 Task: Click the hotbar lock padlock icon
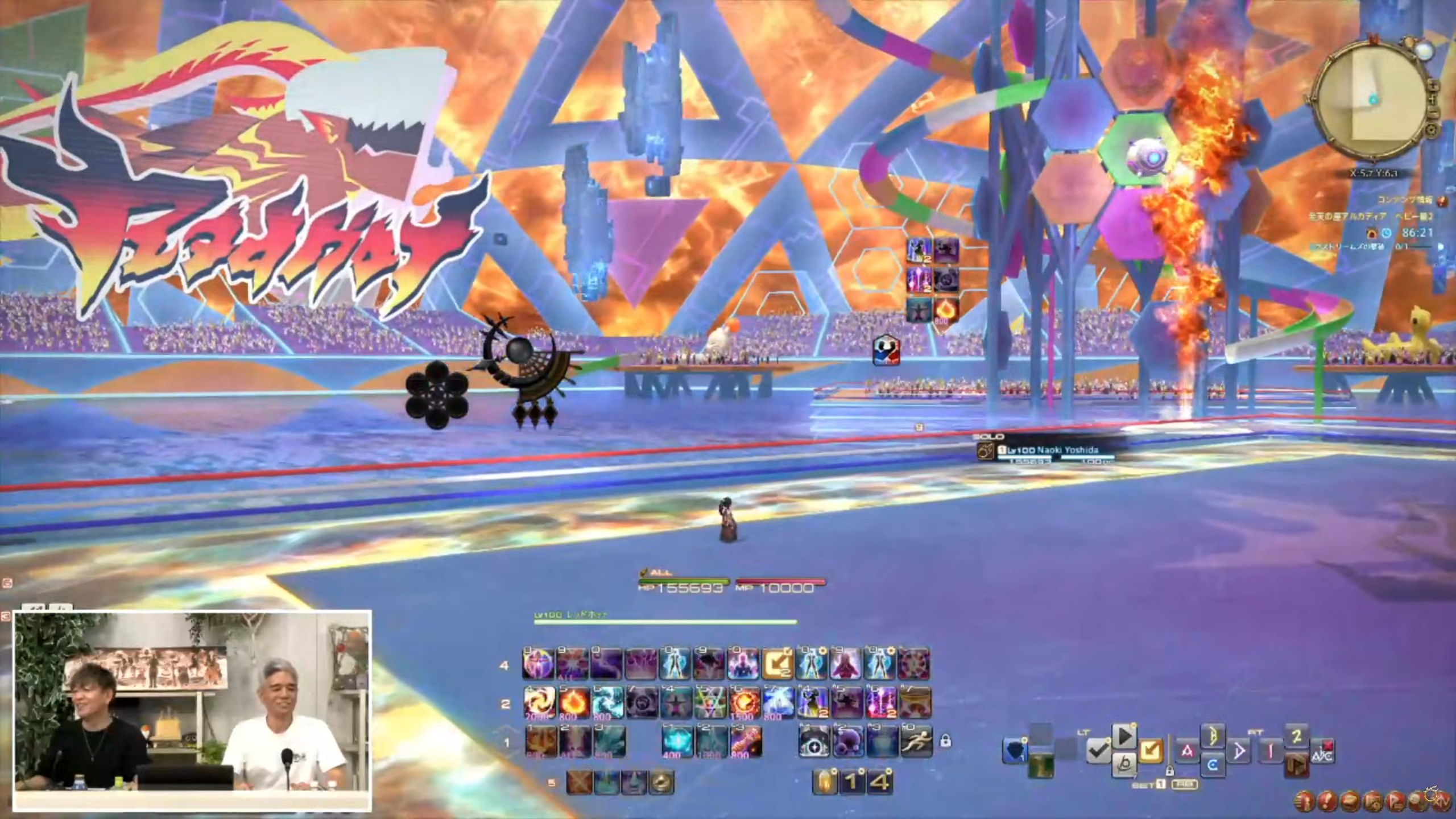[945, 741]
